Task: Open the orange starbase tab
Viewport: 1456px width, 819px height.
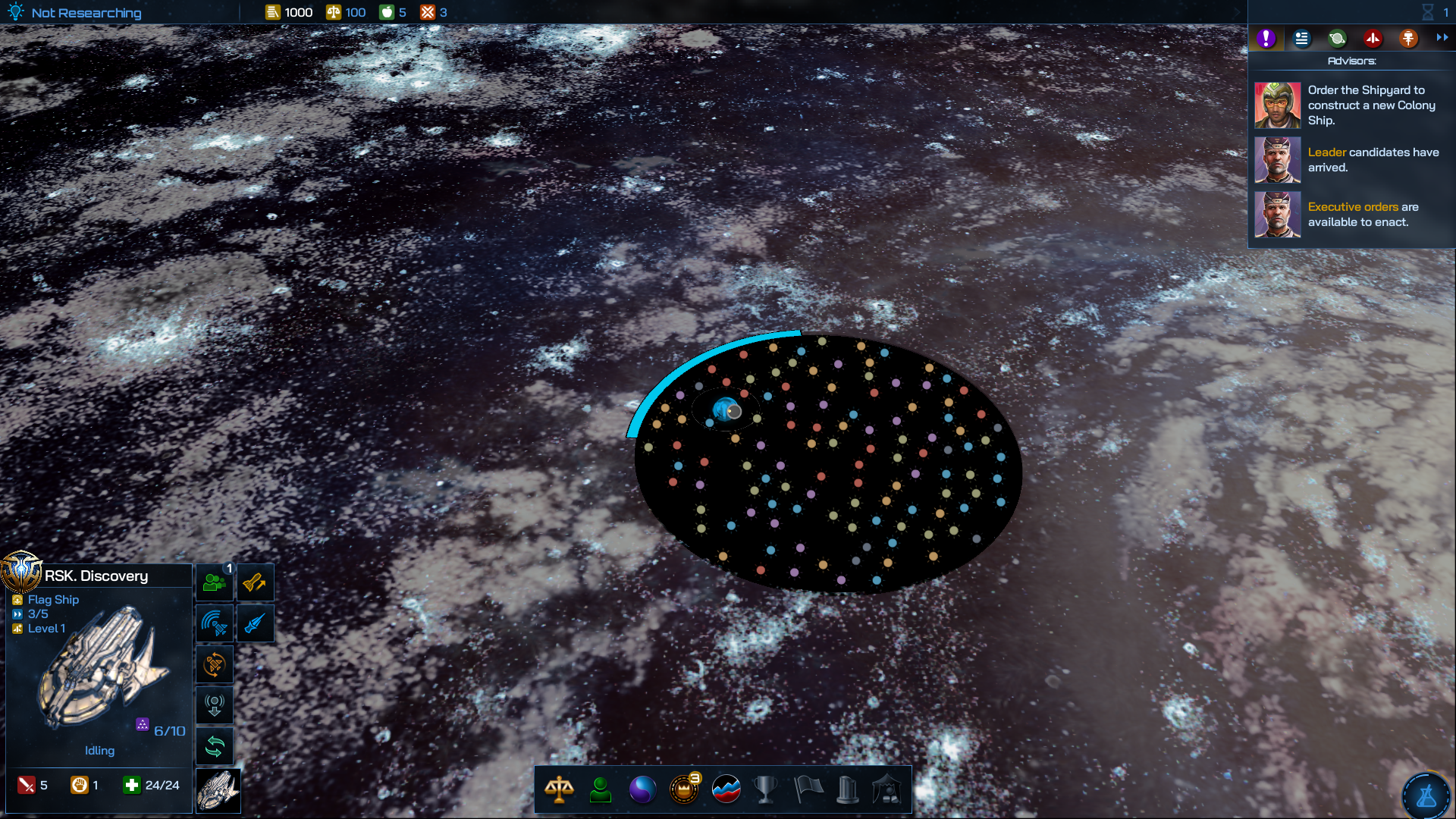Action: (1408, 39)
